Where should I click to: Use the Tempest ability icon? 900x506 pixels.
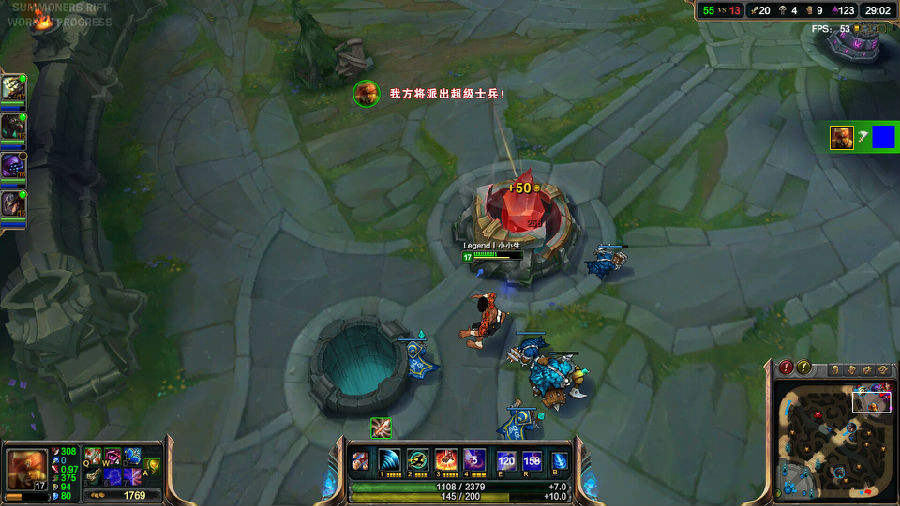coord(446,461)
